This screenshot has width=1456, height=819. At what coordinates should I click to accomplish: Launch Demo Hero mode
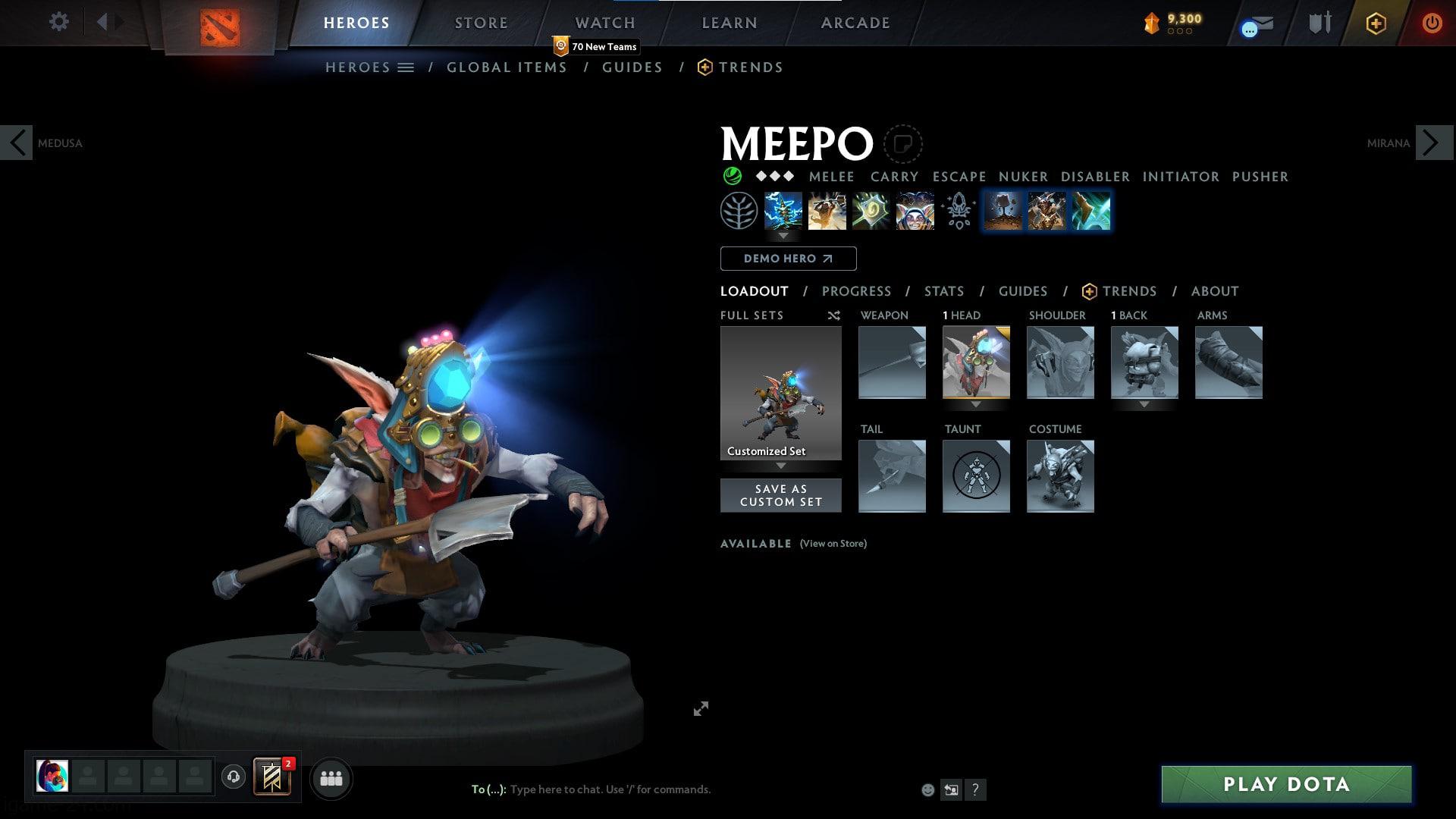coord(788,259)
